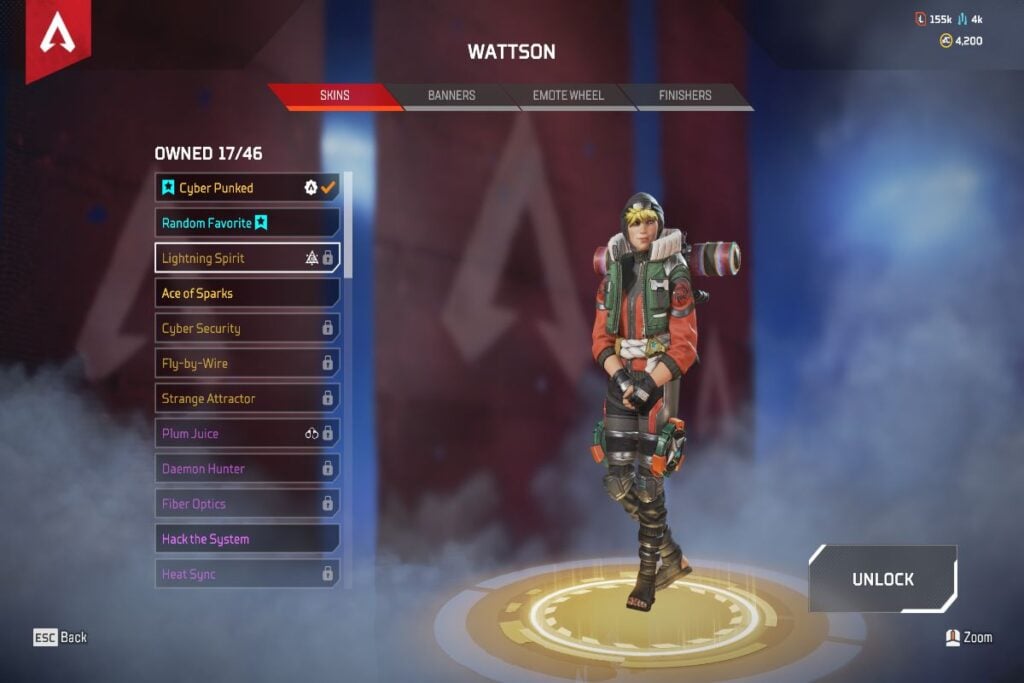The height and width of the screenshot is (683, 1024).
Task: Select the Lightning Spirit skin
Action: point(247,258)
